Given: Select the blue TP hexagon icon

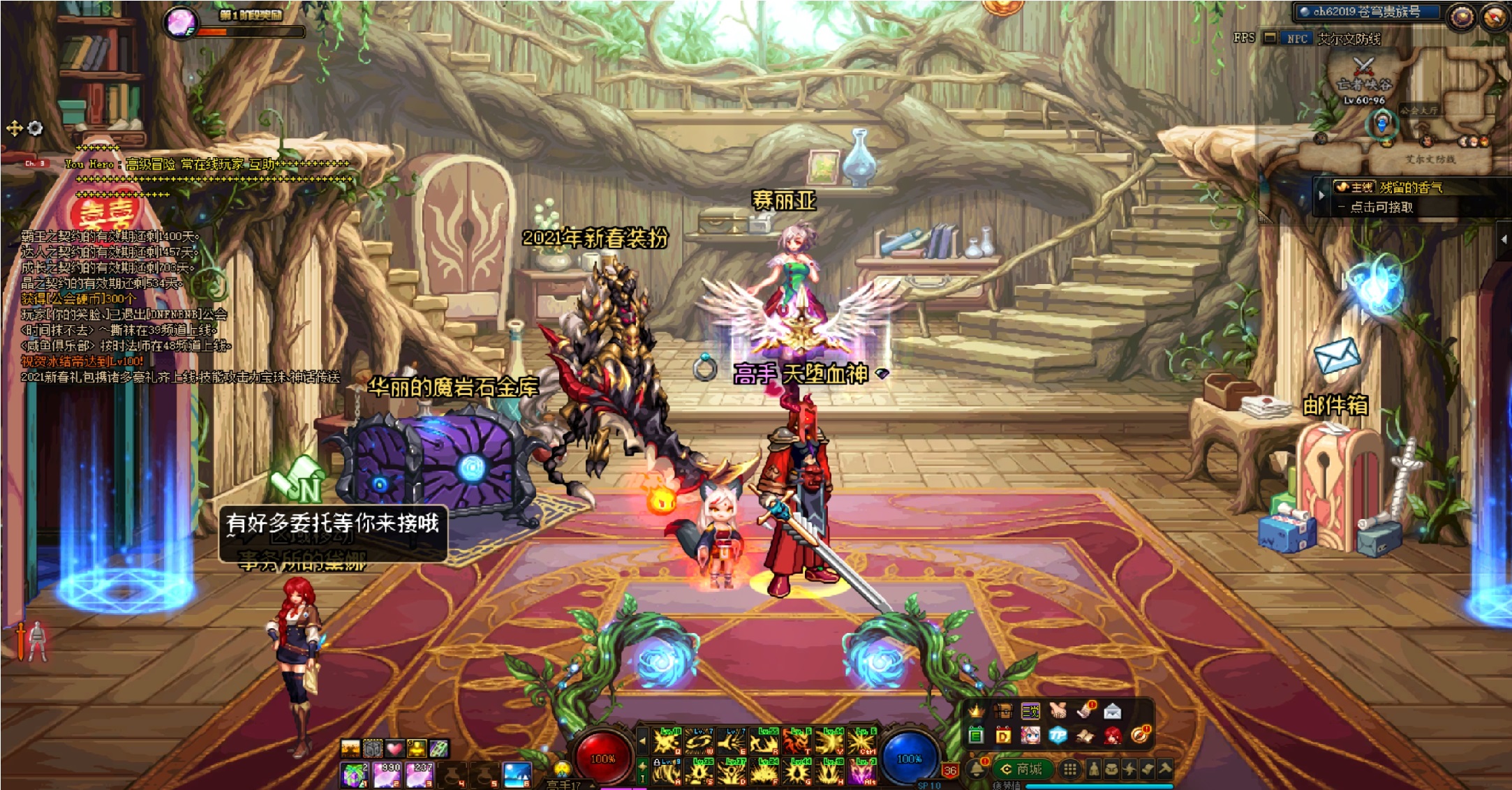Looking at the screenshot, I should tap(1058, 736).
